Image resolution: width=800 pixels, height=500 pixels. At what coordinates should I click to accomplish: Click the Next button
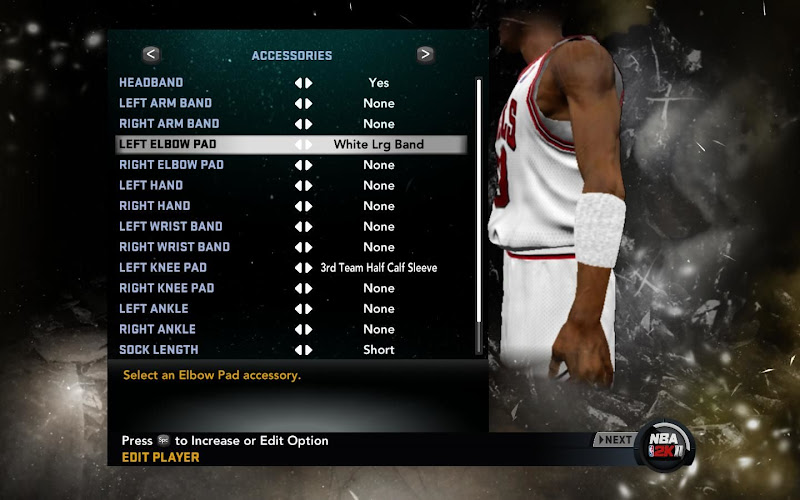[615, 440]
